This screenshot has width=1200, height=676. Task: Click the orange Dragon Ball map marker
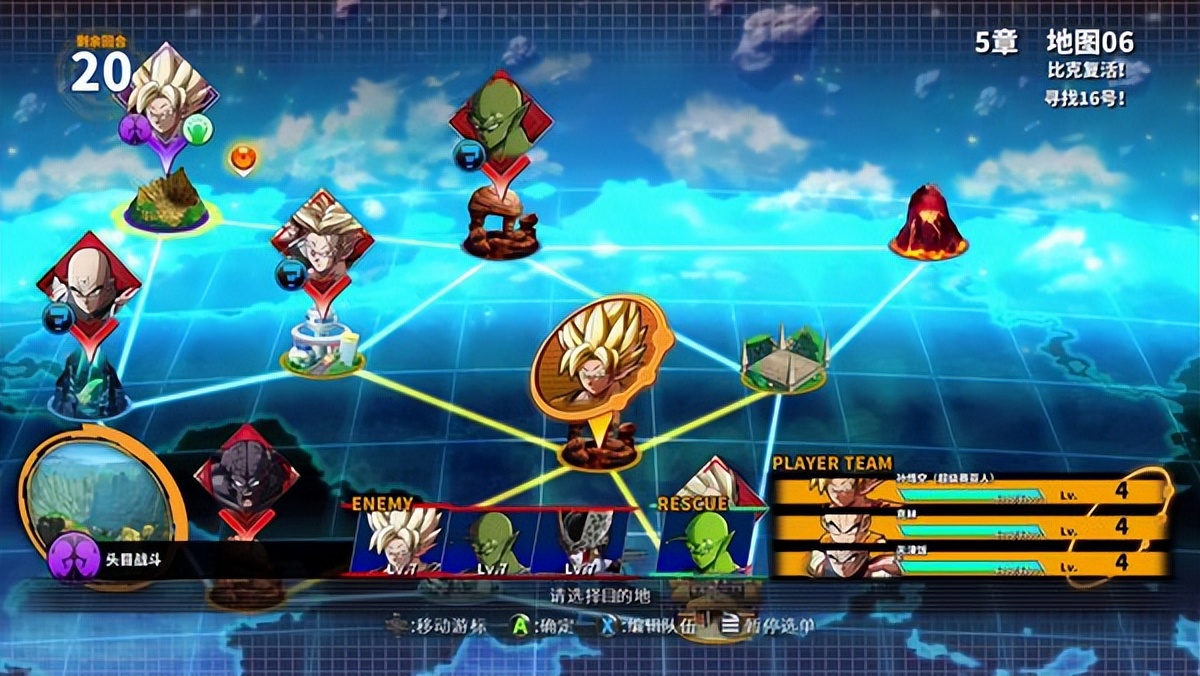coord(242,158)
